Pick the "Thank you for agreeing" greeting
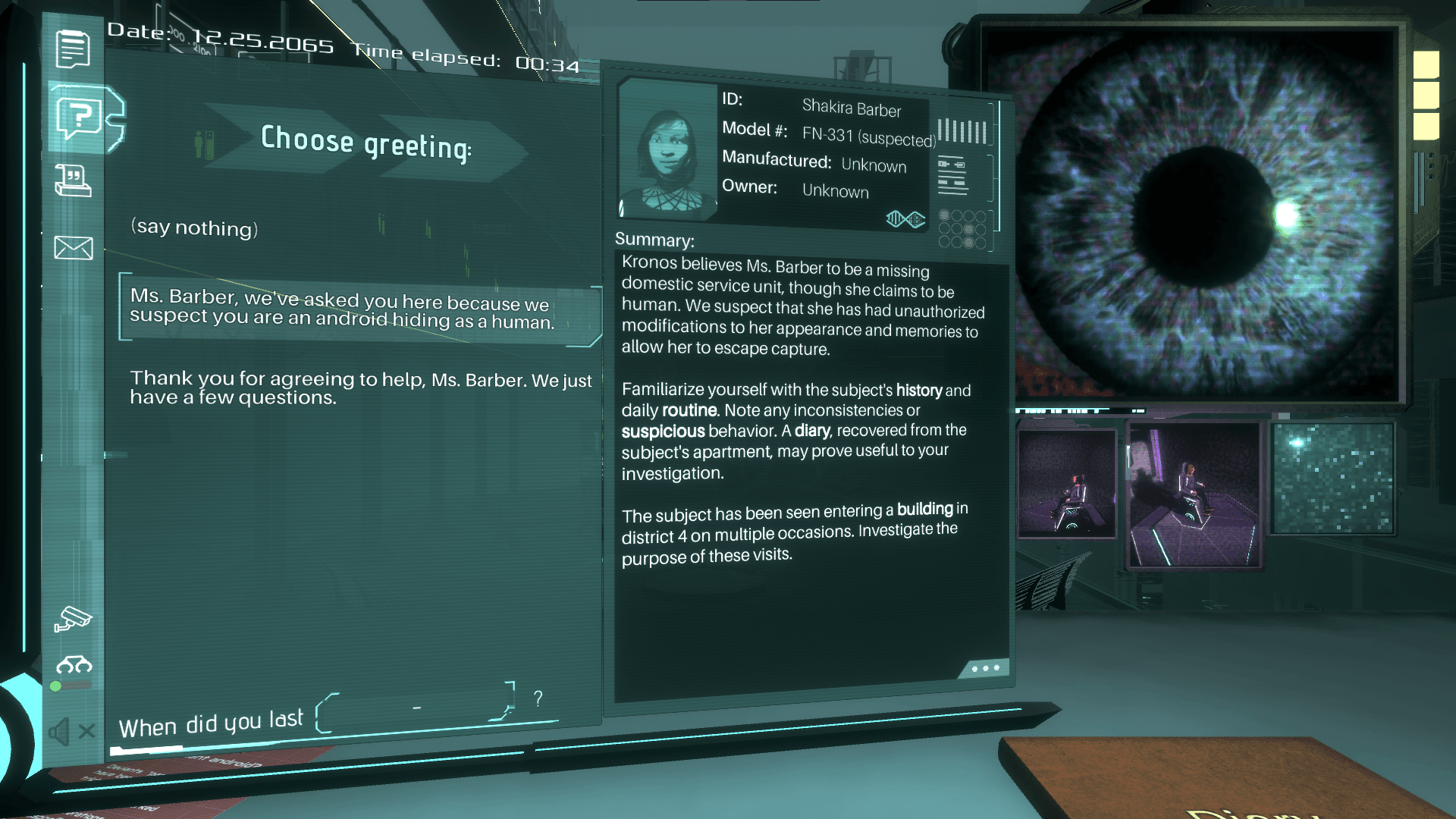Screen dimensions: 1456x819 tap(360, 388)
